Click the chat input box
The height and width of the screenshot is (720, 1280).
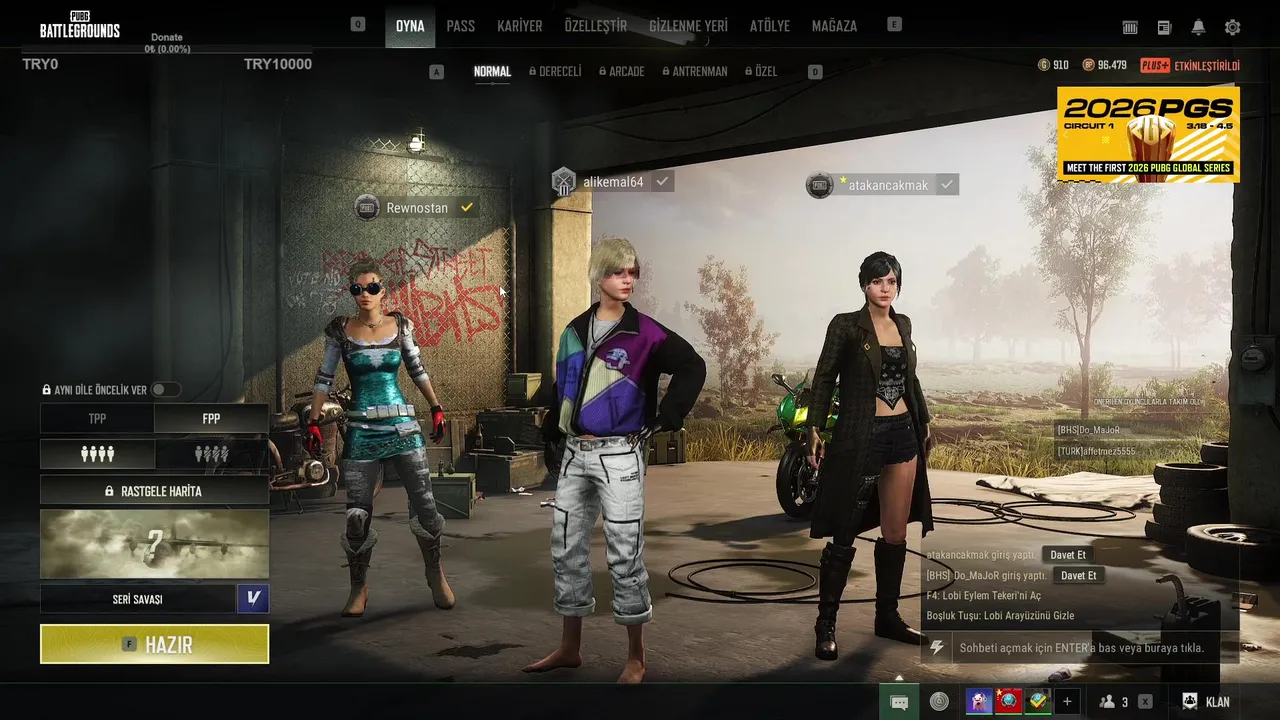(1080, 648)
